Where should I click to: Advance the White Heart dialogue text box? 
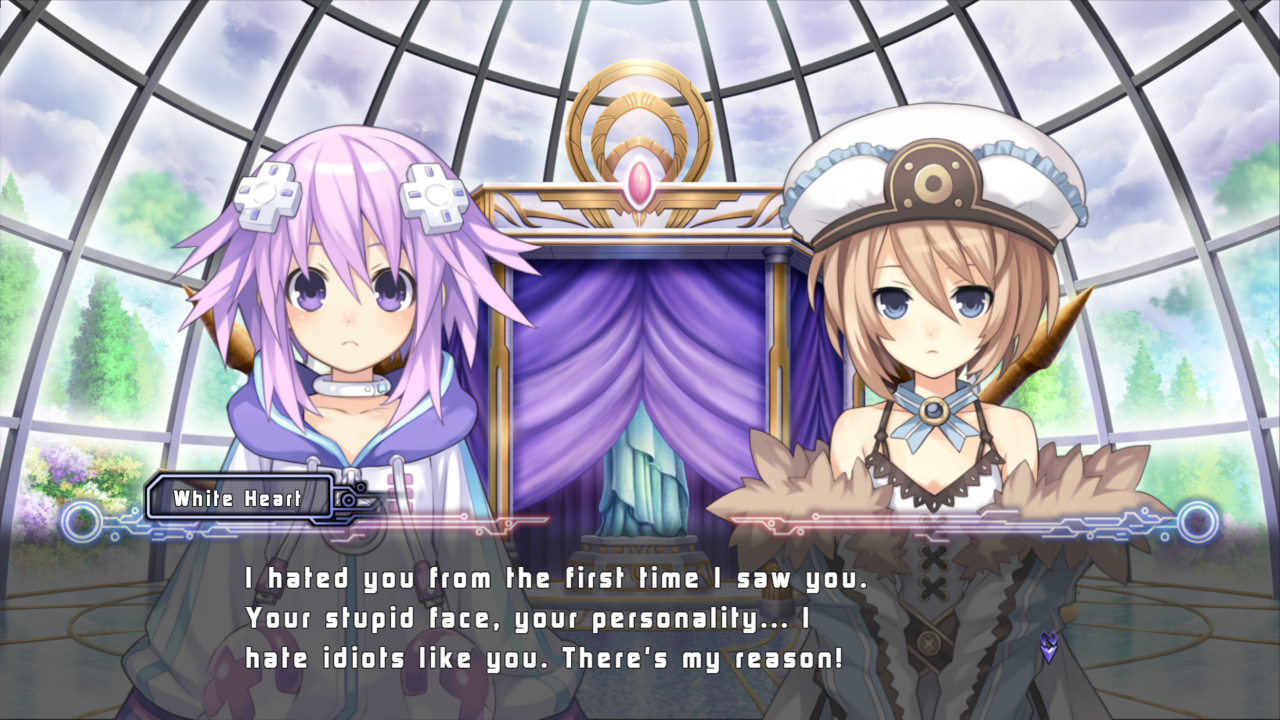click(640, 618)
